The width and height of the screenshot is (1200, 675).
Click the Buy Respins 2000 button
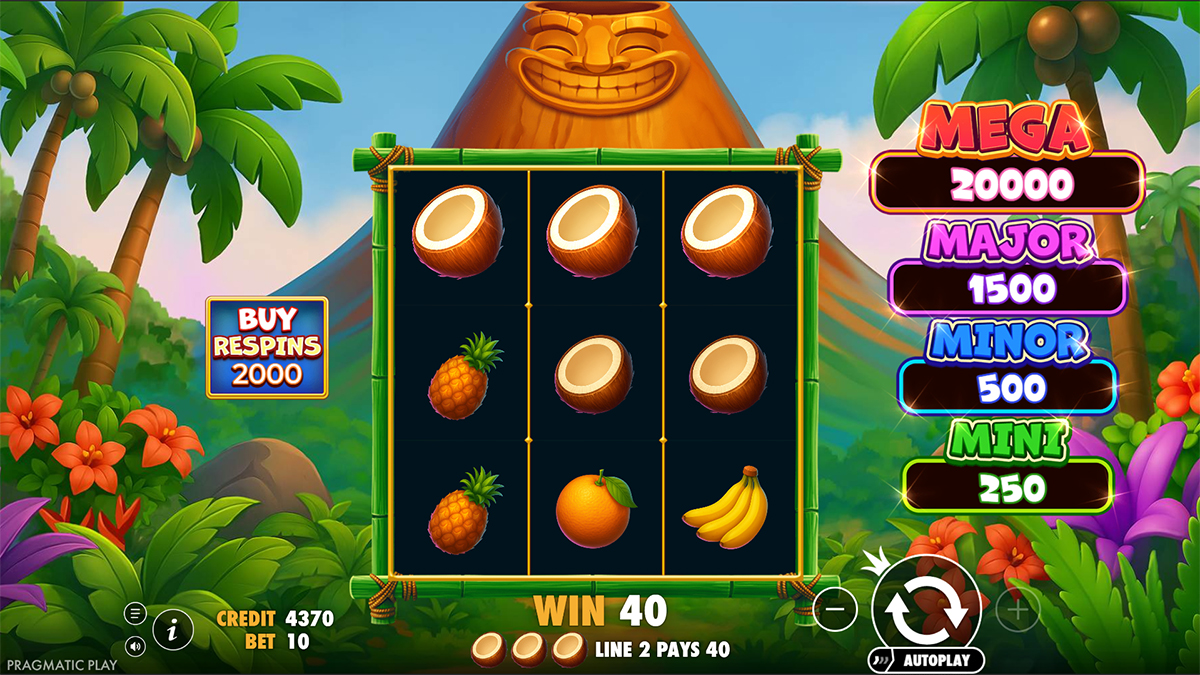tap(267, 347)
